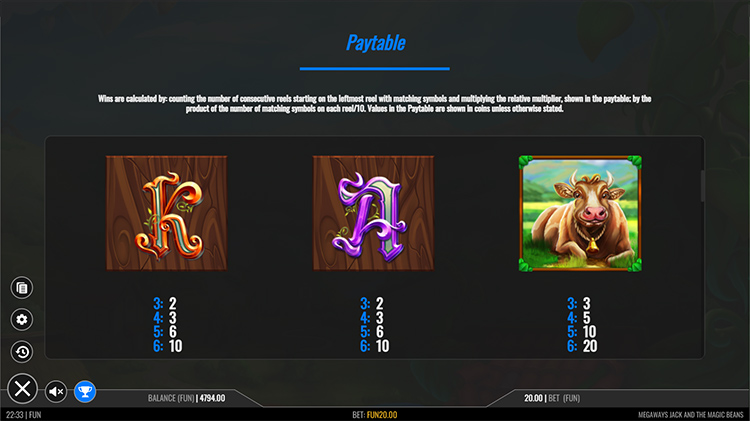Select the blue trophy paytable button
The image size is (750, 421).
click(x=86, y=391)
